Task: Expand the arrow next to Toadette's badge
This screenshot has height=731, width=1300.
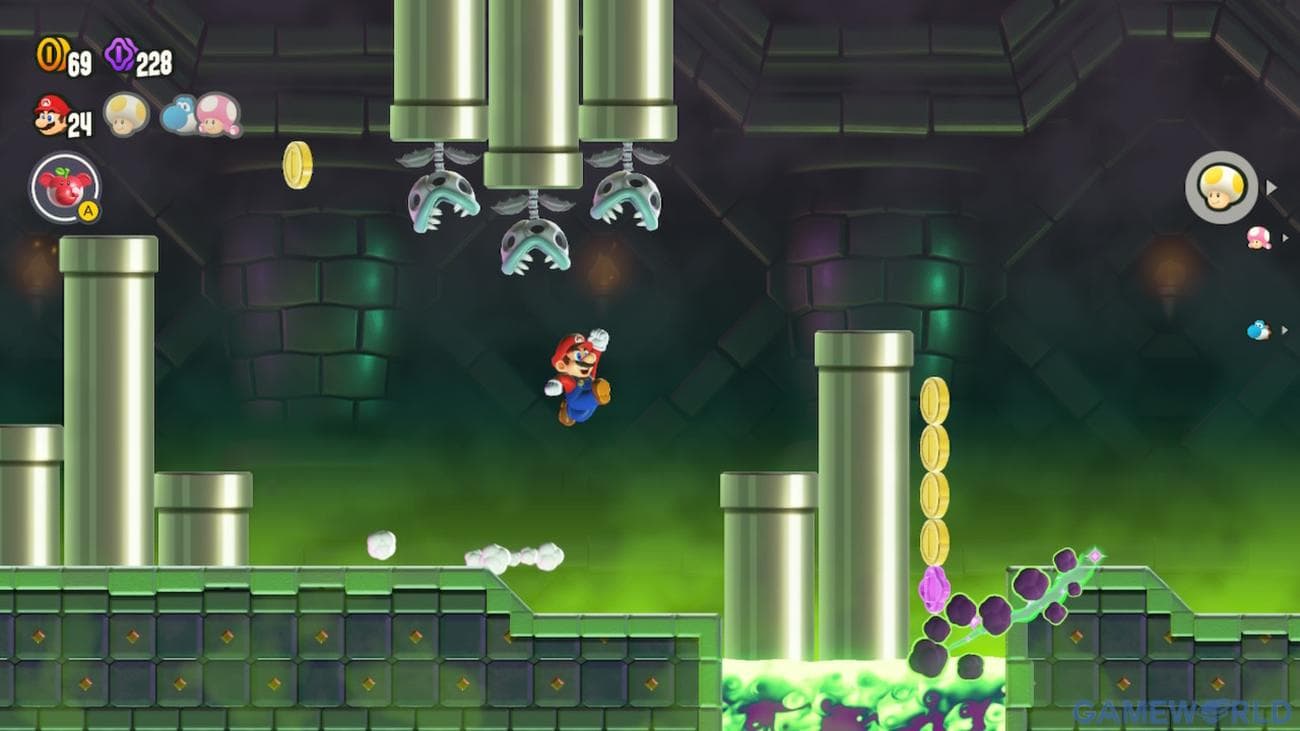Action: (x=1286, y=238)
